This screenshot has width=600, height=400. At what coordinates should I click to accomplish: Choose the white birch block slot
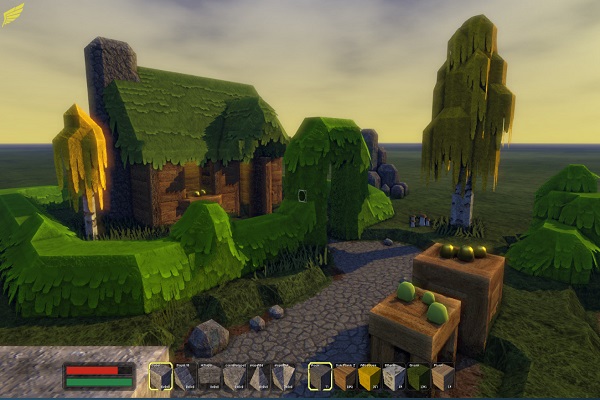pos(394,376)
